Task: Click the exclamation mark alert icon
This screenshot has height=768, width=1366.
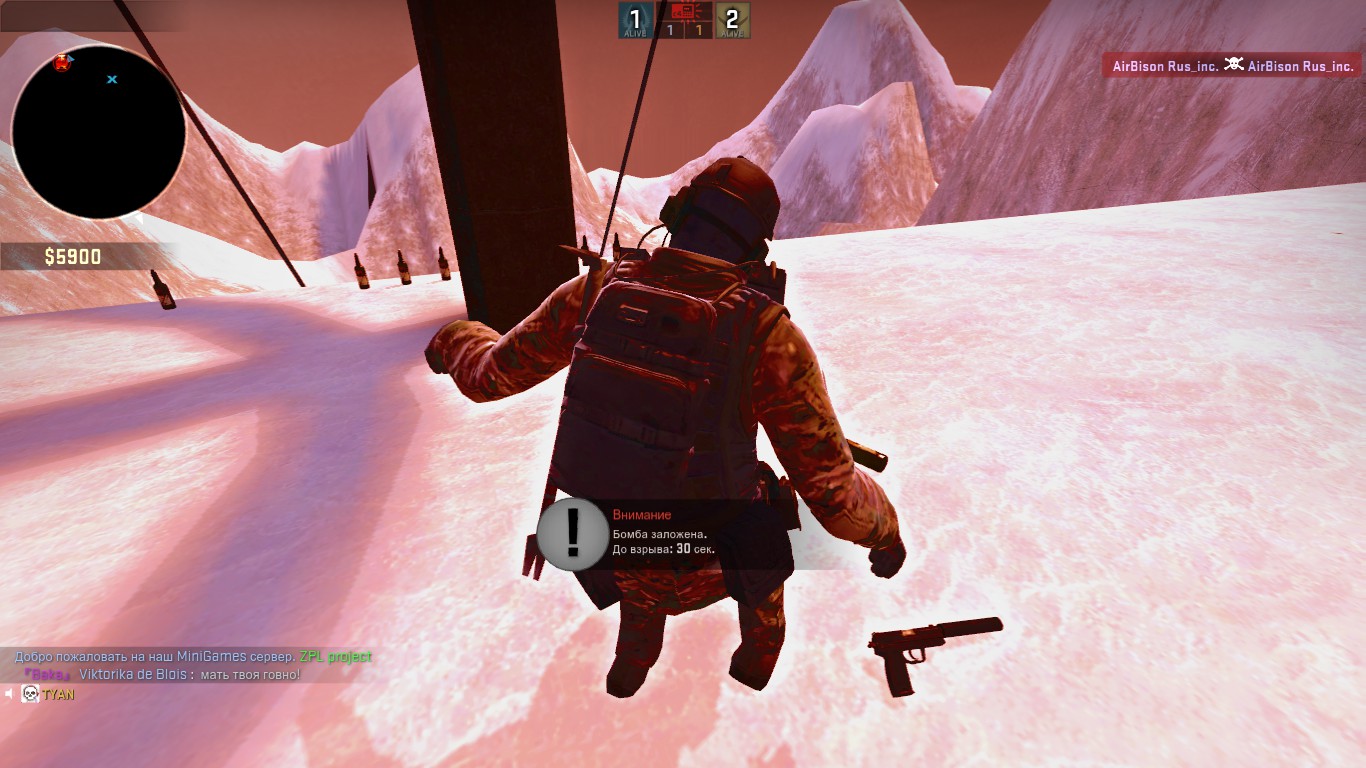Action: tap(572, 534)
